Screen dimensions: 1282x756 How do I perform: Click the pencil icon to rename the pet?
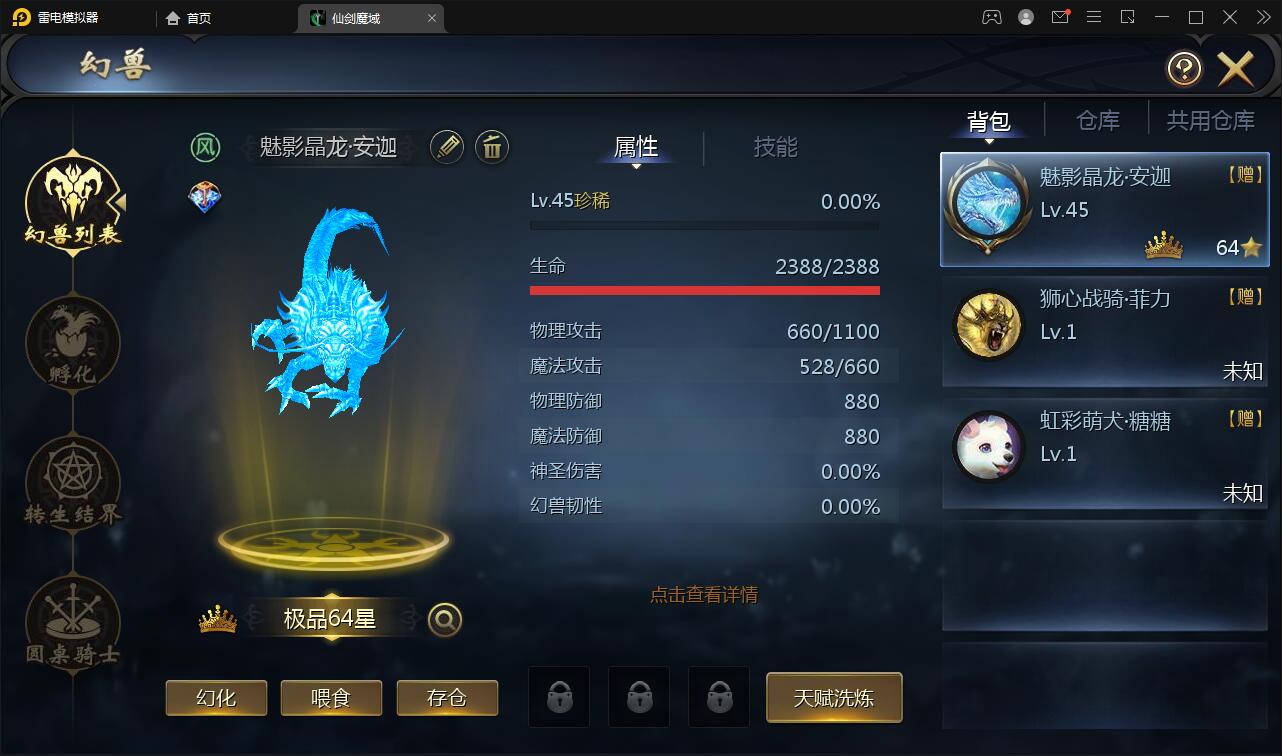[x=447, y=147]
